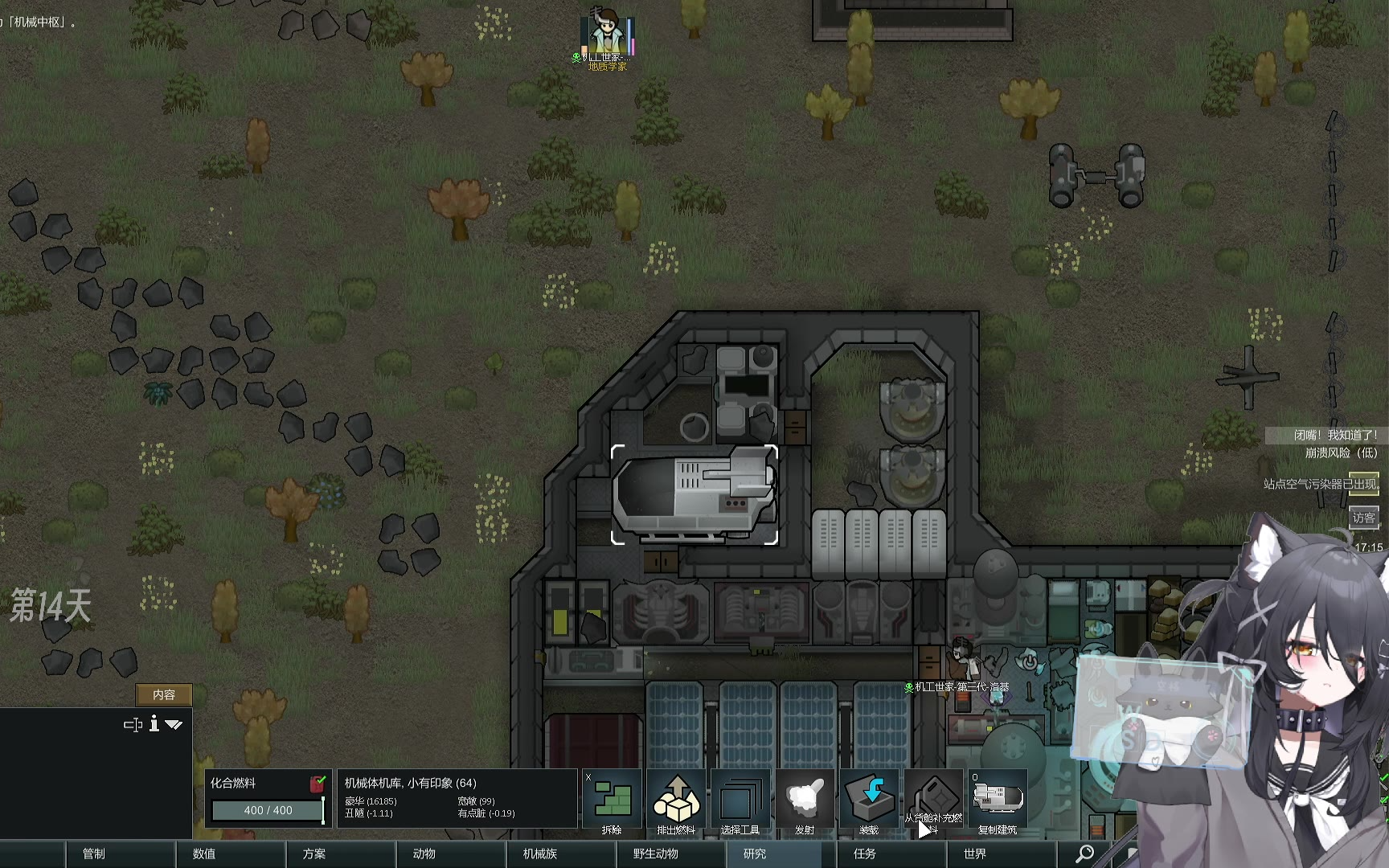Open the 管制 work tab

(x=94, y=854)
